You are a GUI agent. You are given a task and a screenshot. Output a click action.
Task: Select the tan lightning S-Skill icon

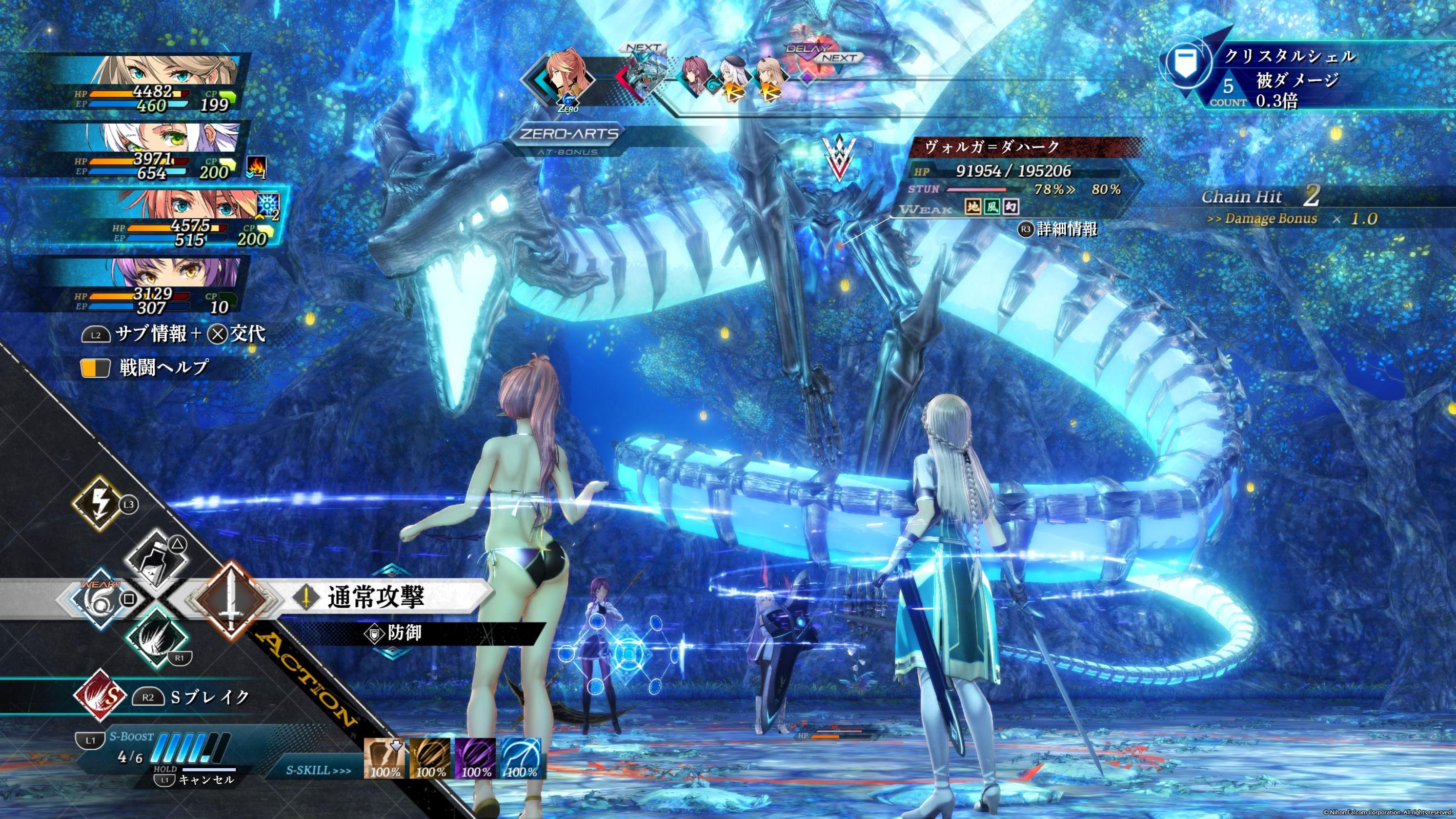click(x=385, y=757)
